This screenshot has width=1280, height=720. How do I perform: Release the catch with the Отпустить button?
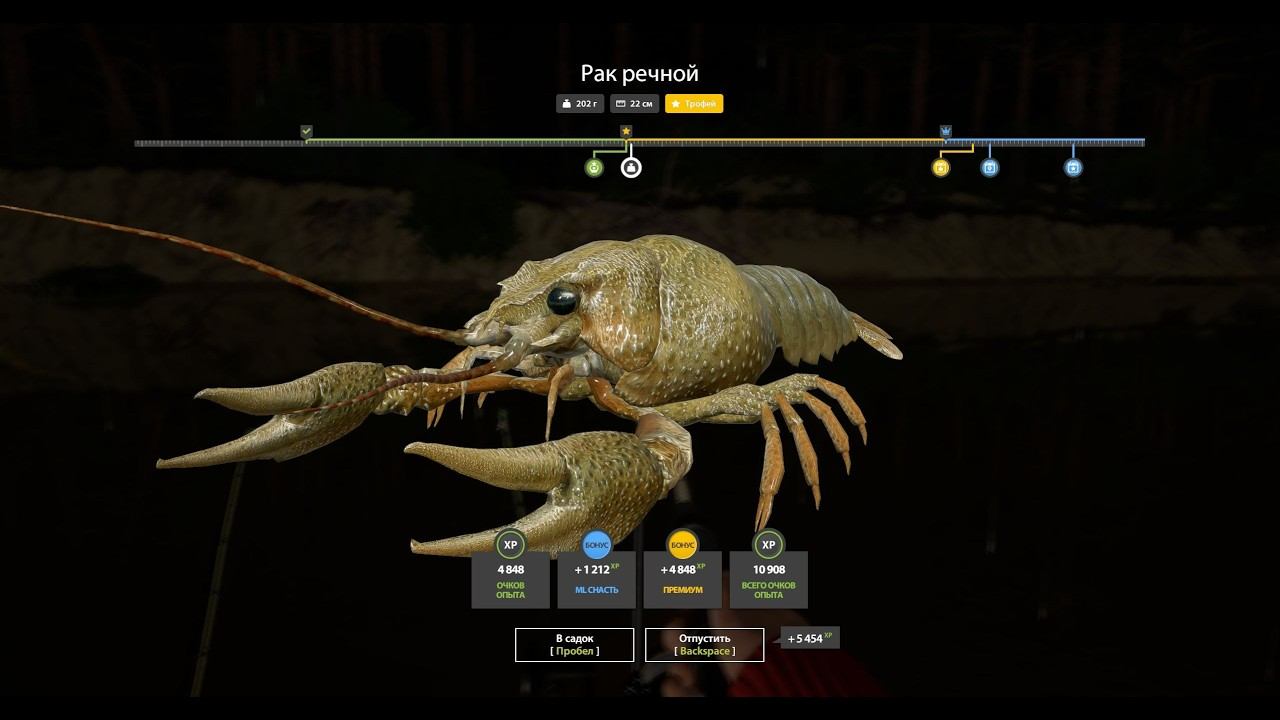(704, 645)
